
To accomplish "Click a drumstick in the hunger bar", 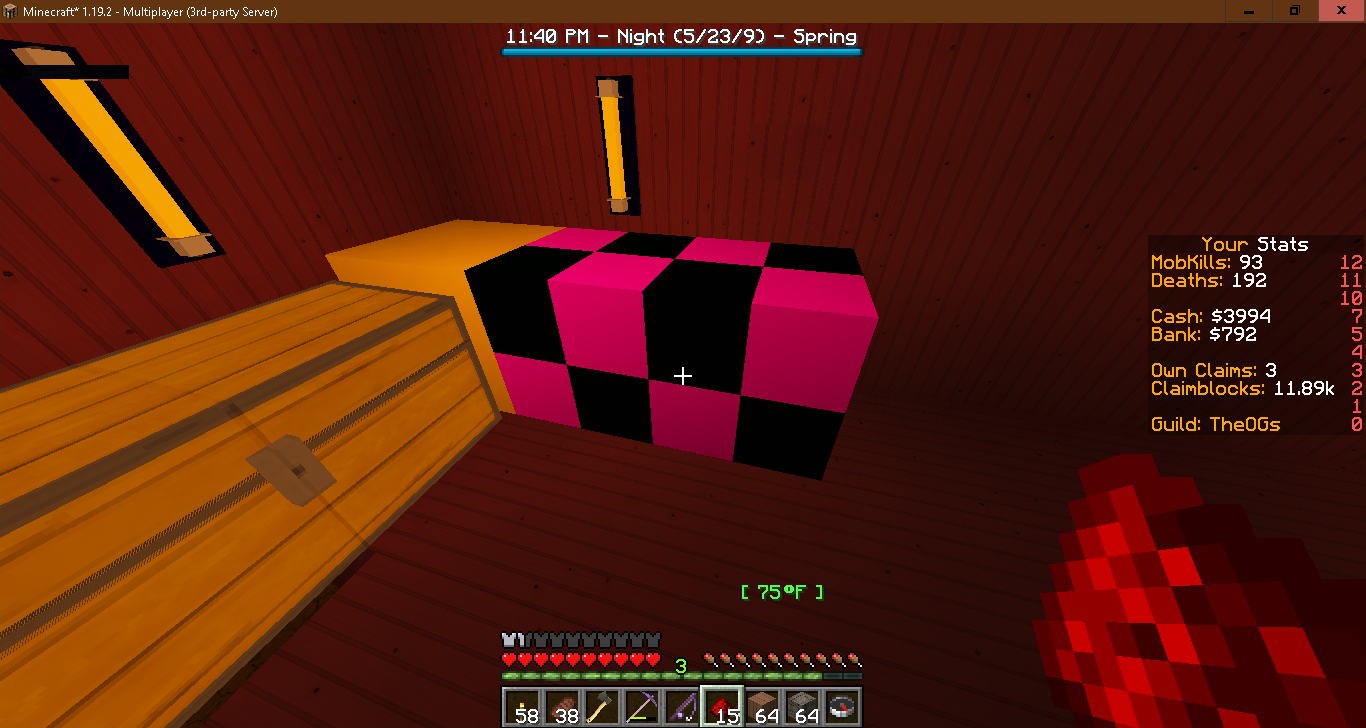I will pos(800,659).
